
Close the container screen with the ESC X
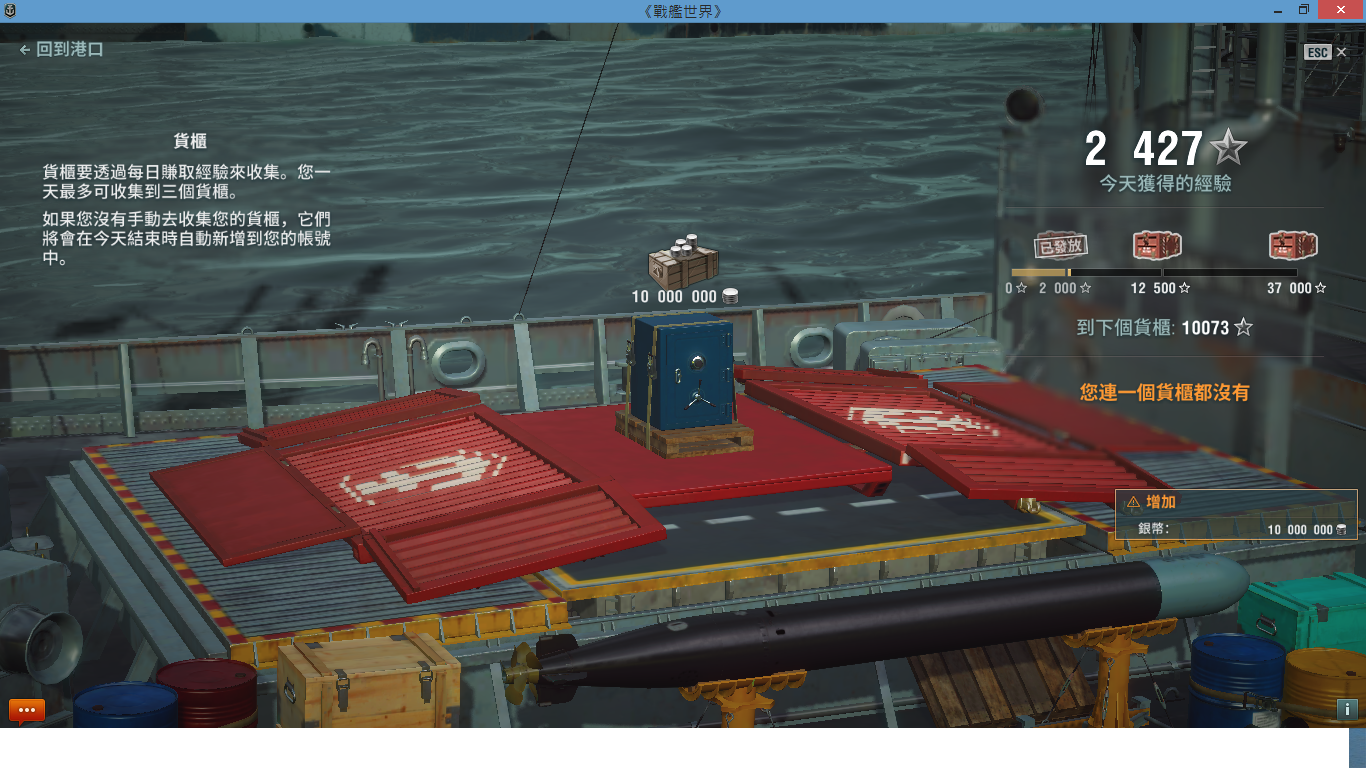tap(1341, 52)
